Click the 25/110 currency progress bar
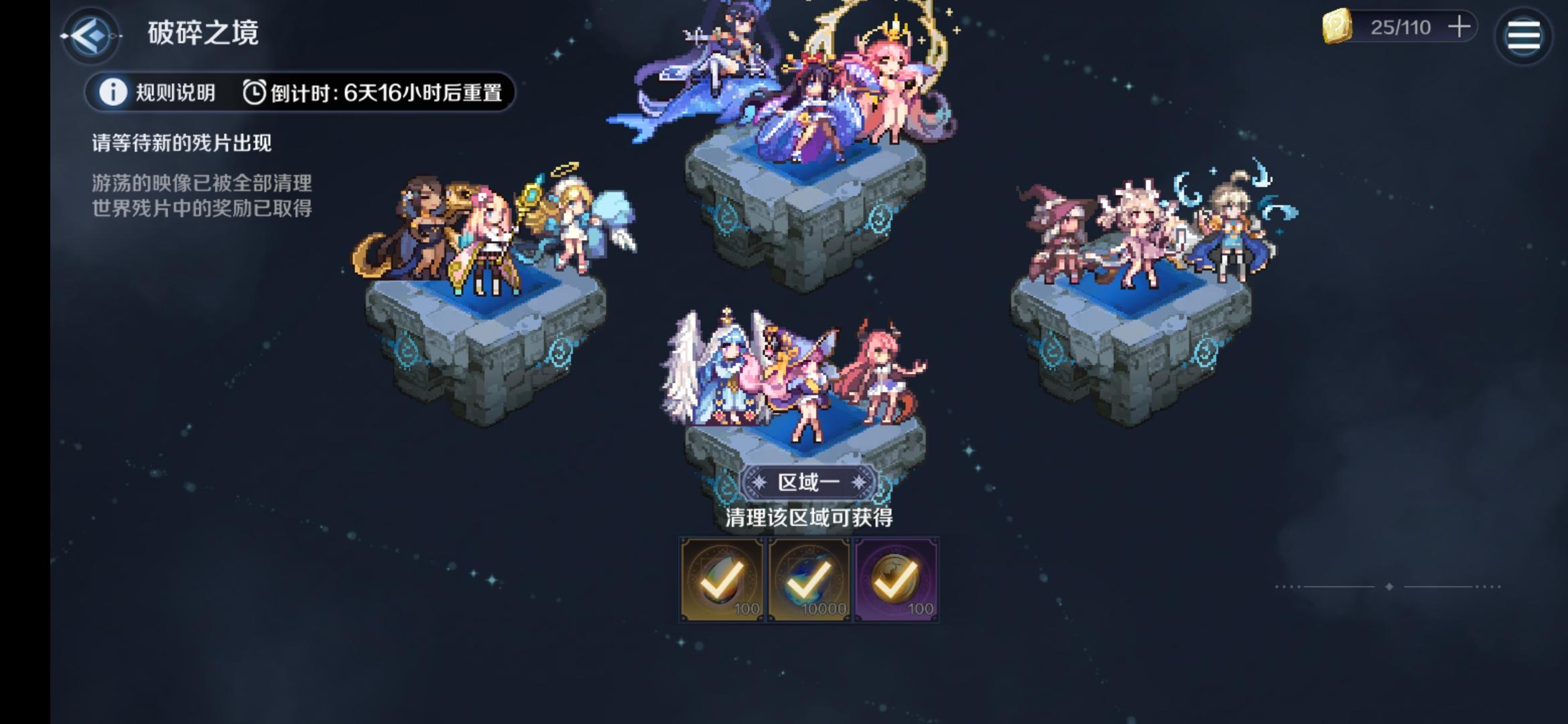Image resolution: width=1568 pixels, height=724 pixels. tap(1400, 28)
